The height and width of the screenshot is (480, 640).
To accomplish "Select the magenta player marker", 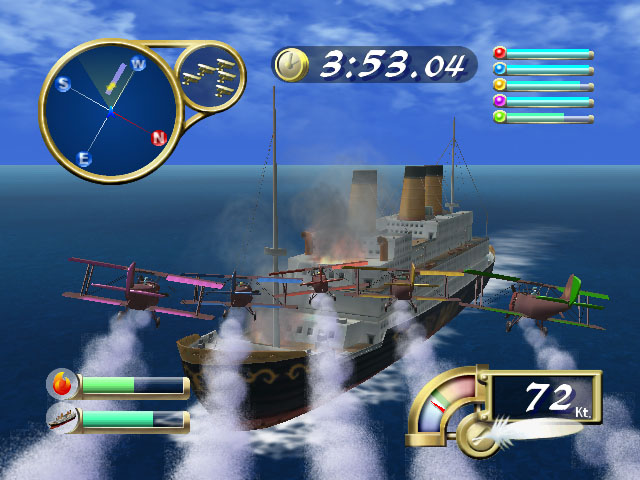I will point(500,101).
